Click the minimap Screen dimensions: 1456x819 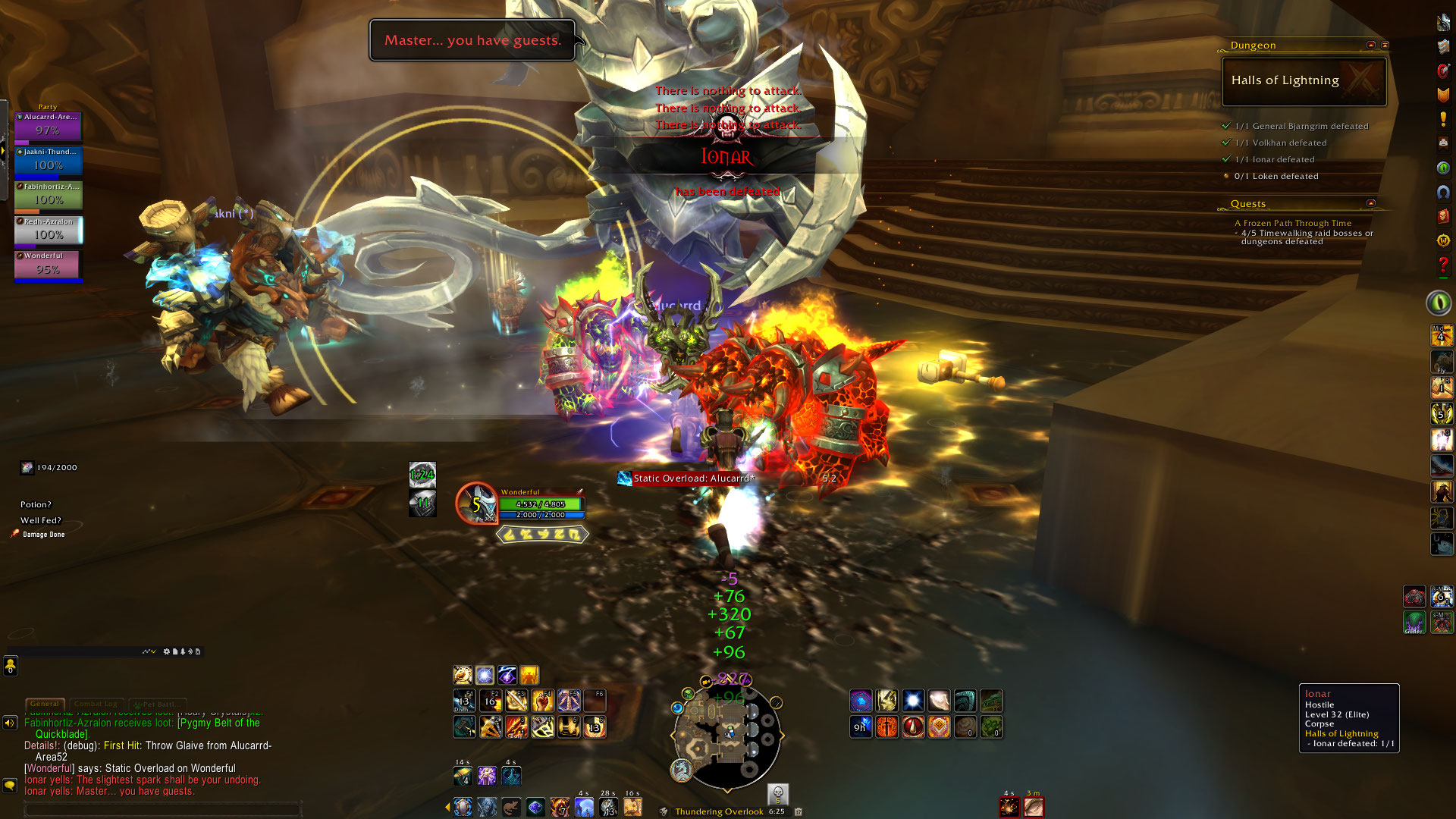point(726,734)
